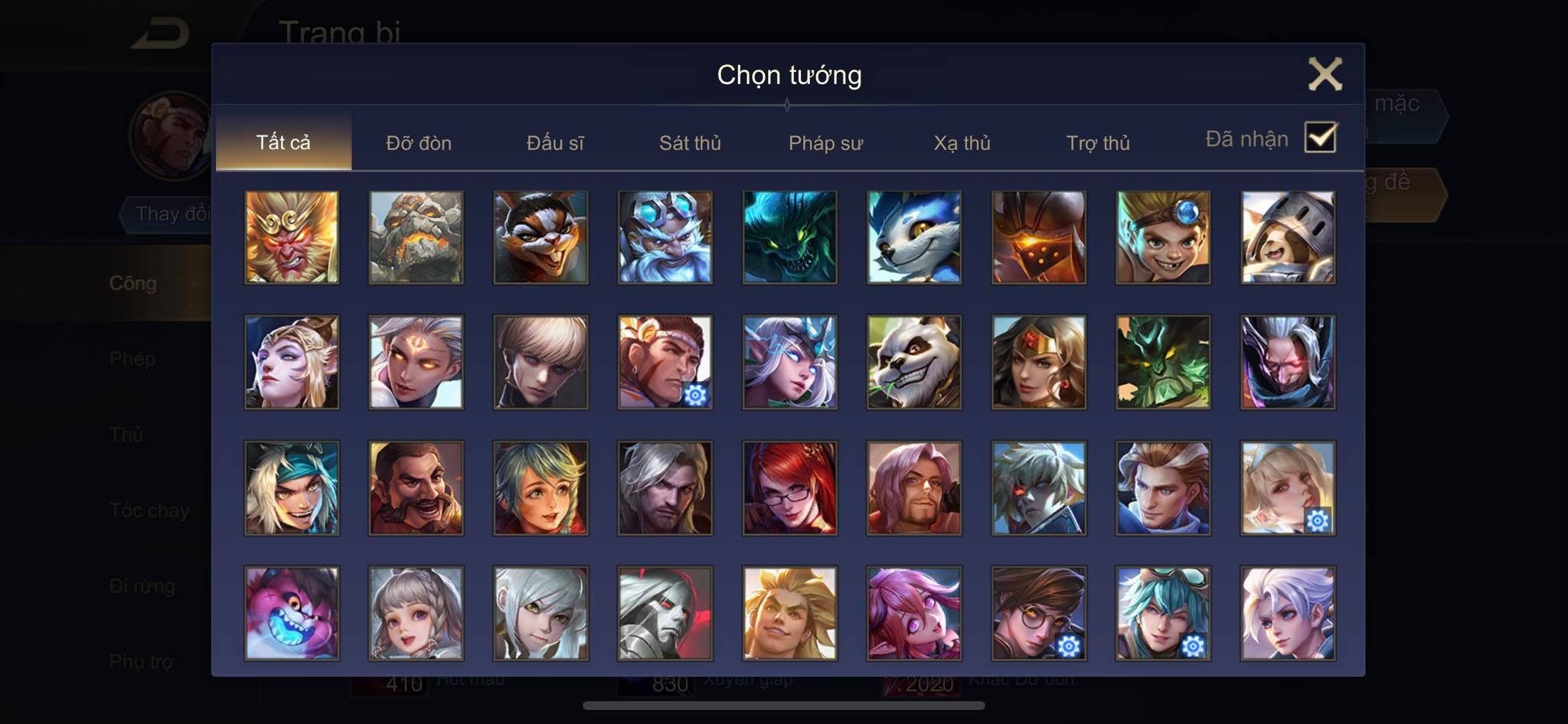
Task: Pick the pink-haired girl hero portrait
Action: (914, 613)
